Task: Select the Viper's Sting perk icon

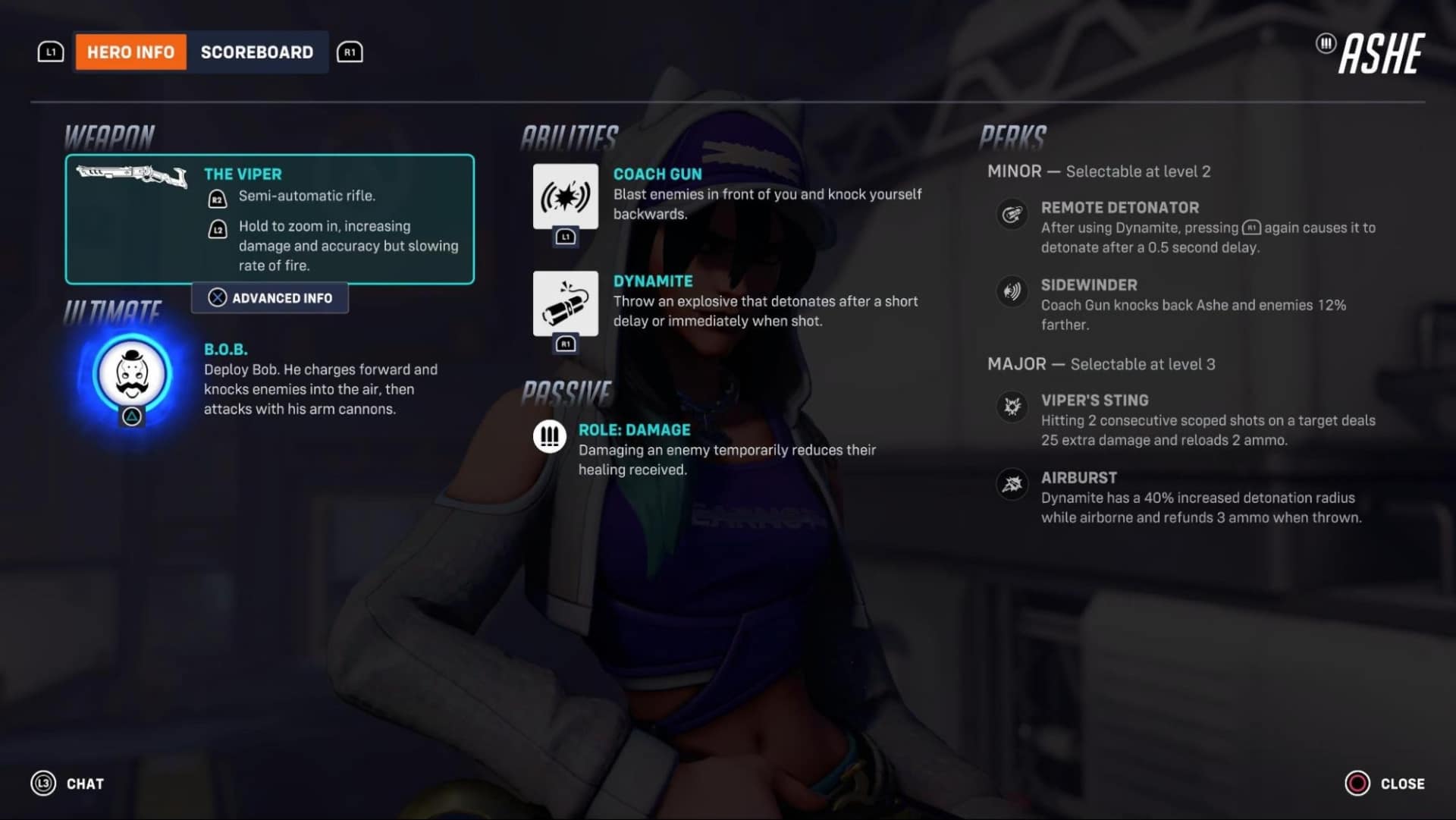Action: tap(1012, 407)
